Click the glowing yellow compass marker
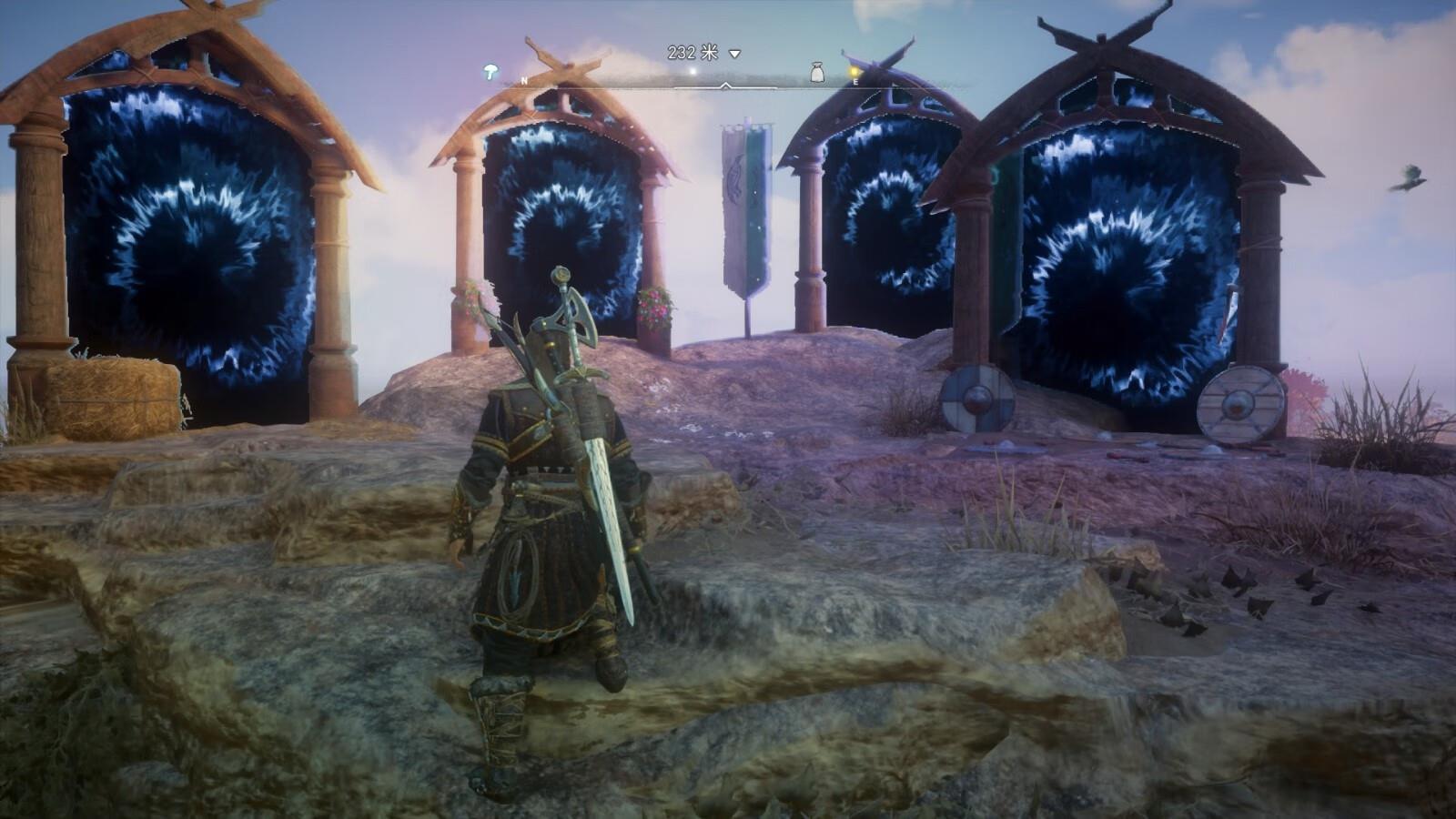1456x819 pixels. point(854,71)
